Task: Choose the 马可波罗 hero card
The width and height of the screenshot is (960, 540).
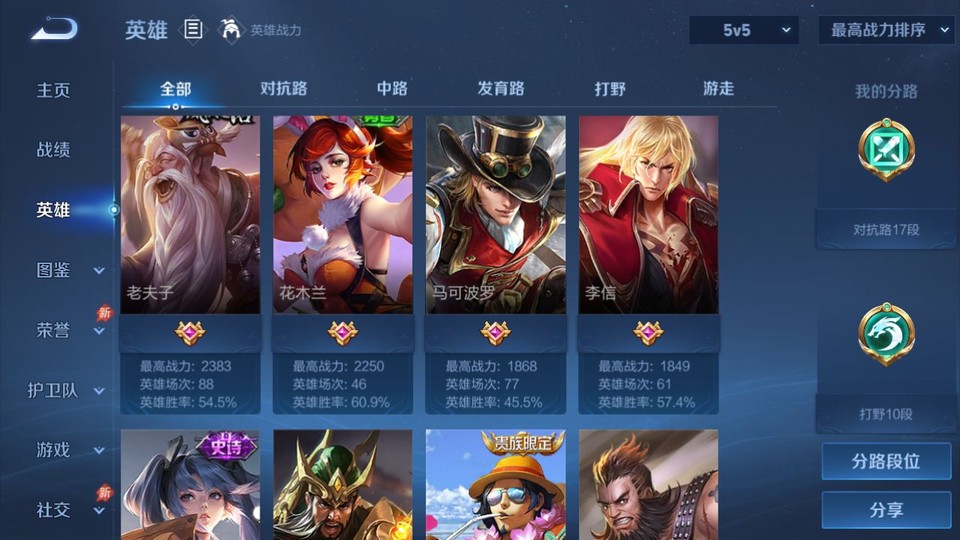Action: click(x=496, y=215)
